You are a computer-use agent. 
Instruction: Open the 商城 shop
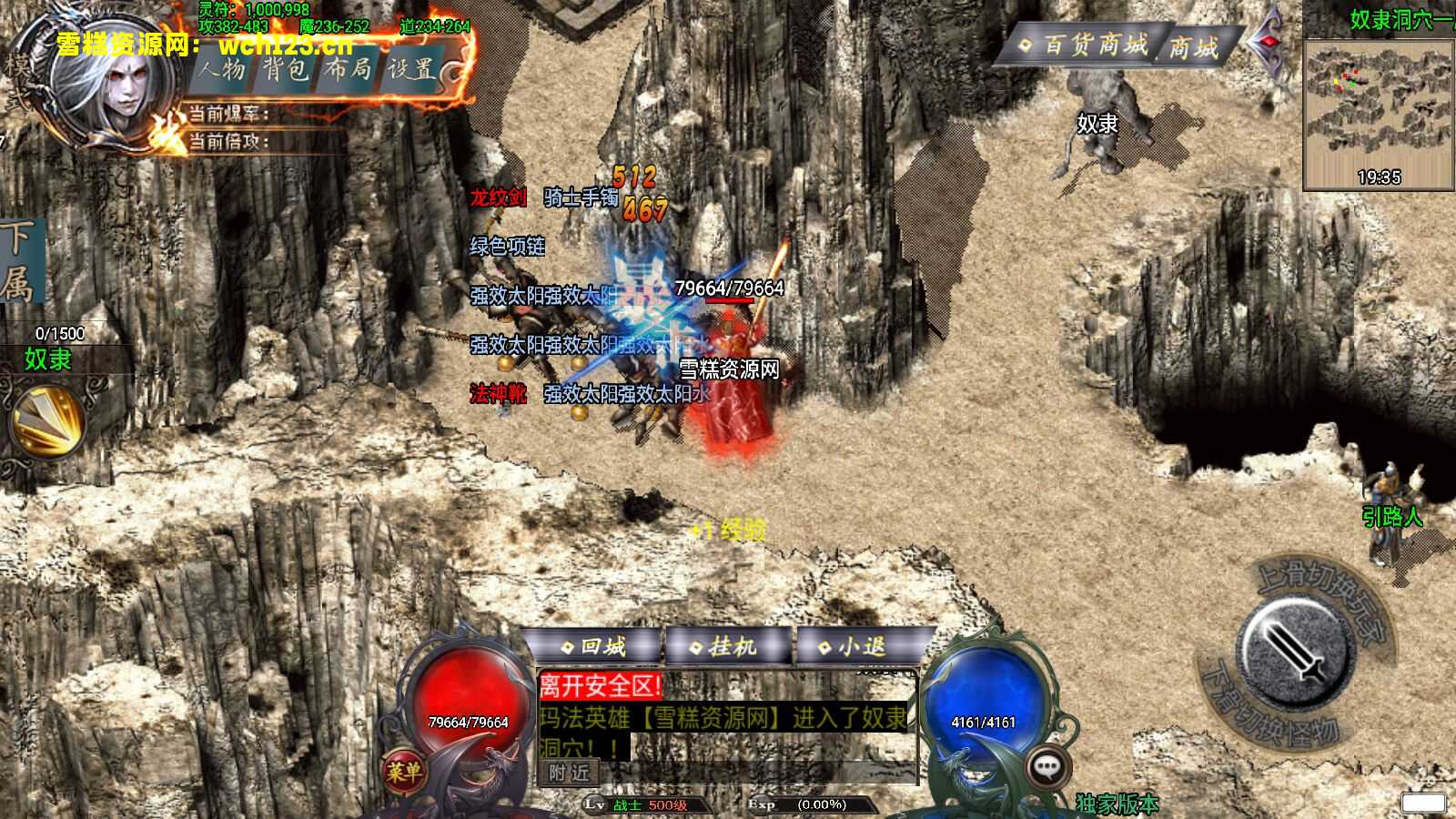(1193, 47)
